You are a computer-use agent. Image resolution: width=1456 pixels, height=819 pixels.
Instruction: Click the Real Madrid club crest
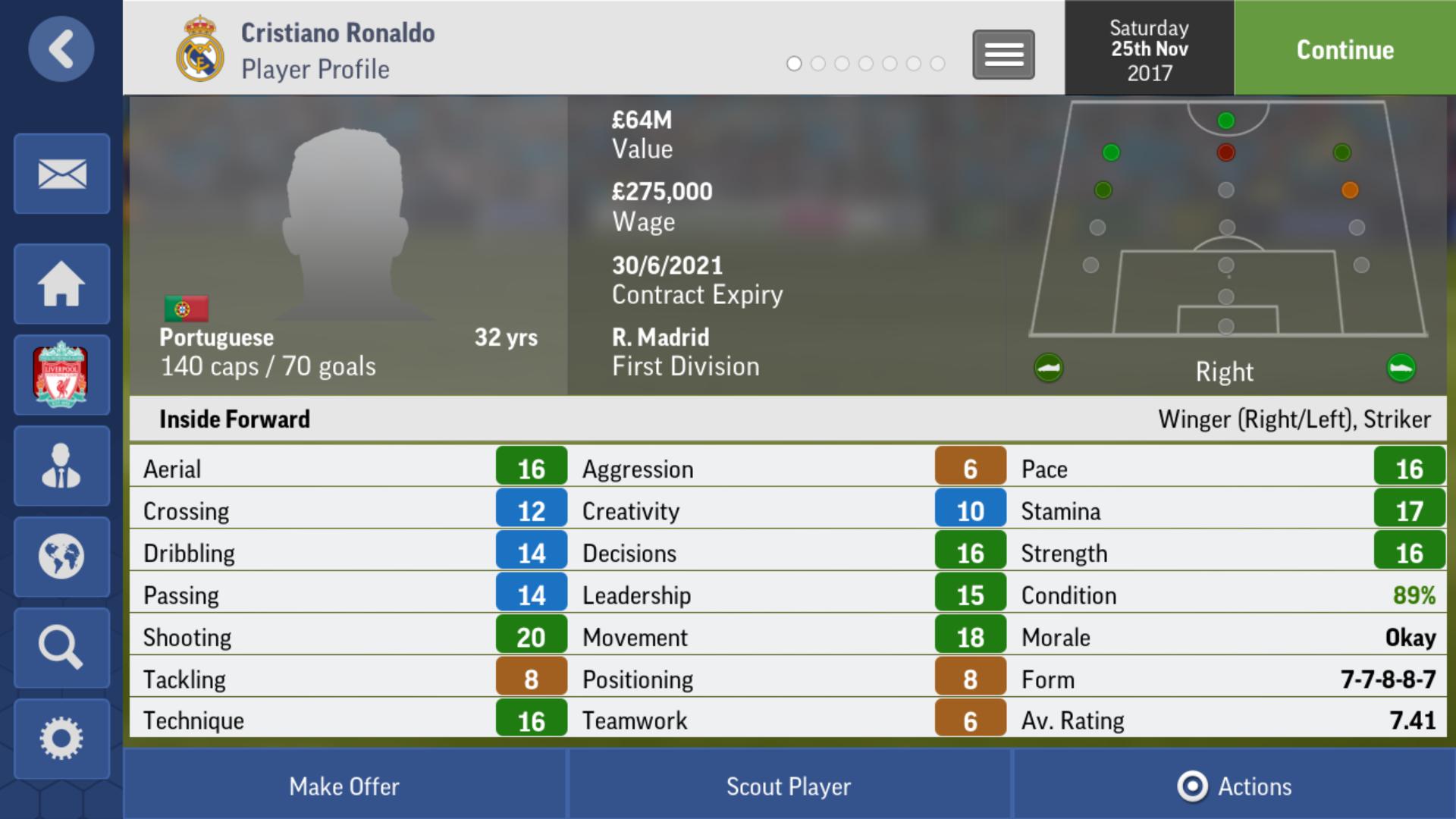tap(199, 50)
